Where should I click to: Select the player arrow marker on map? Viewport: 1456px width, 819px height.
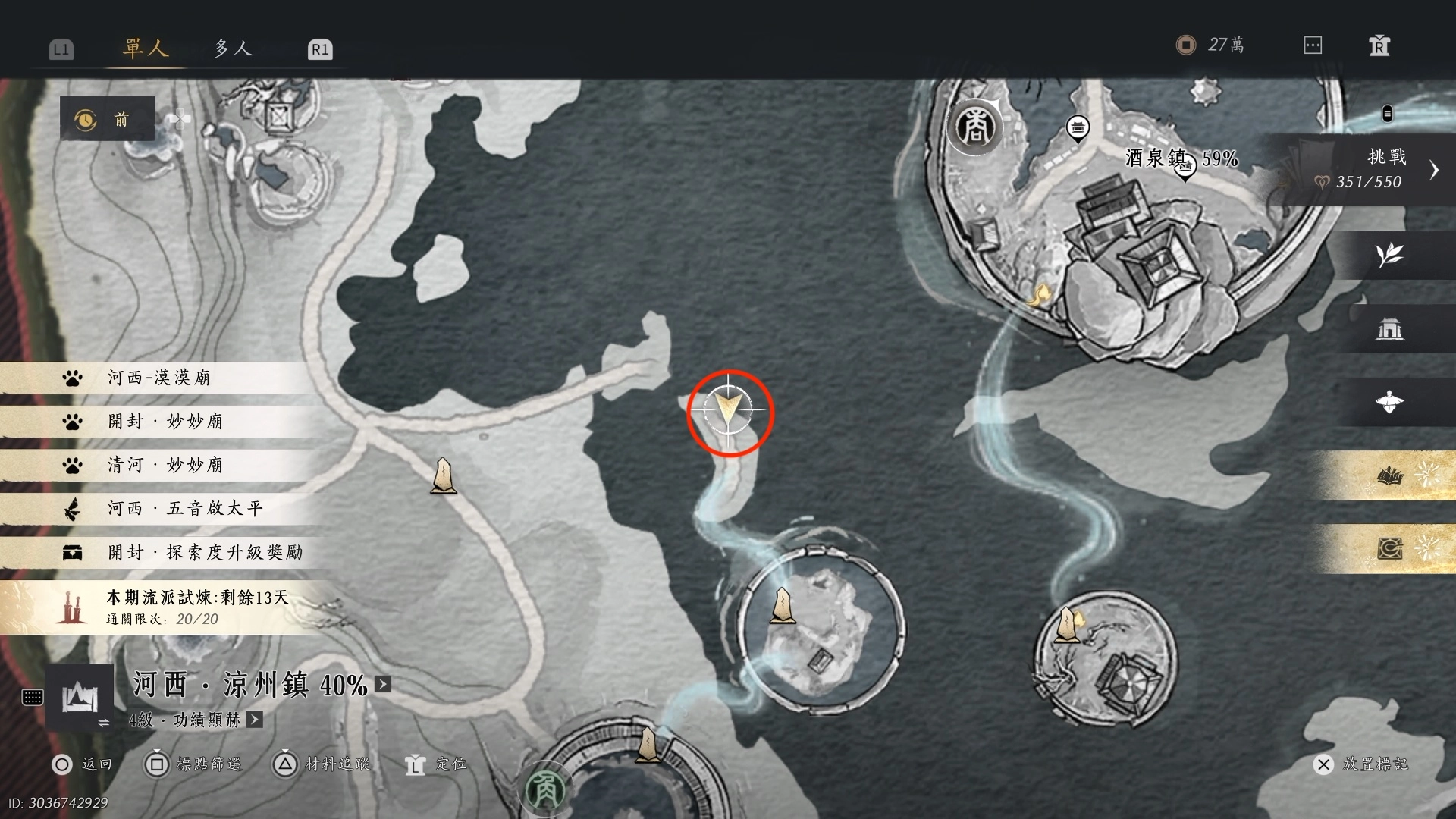pyautogui.click(x=729, y=410)
